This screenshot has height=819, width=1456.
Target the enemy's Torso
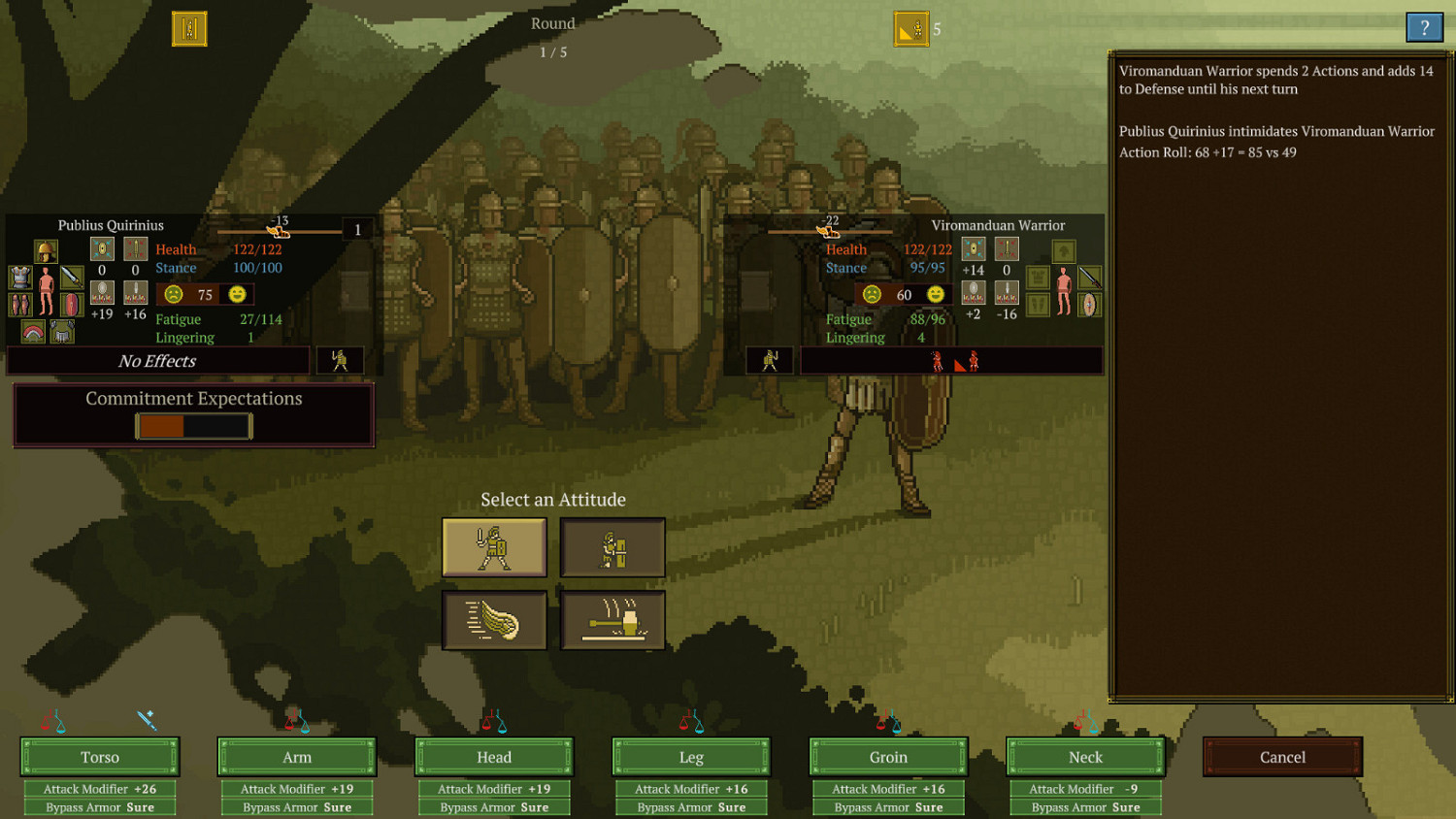(99, 757)
